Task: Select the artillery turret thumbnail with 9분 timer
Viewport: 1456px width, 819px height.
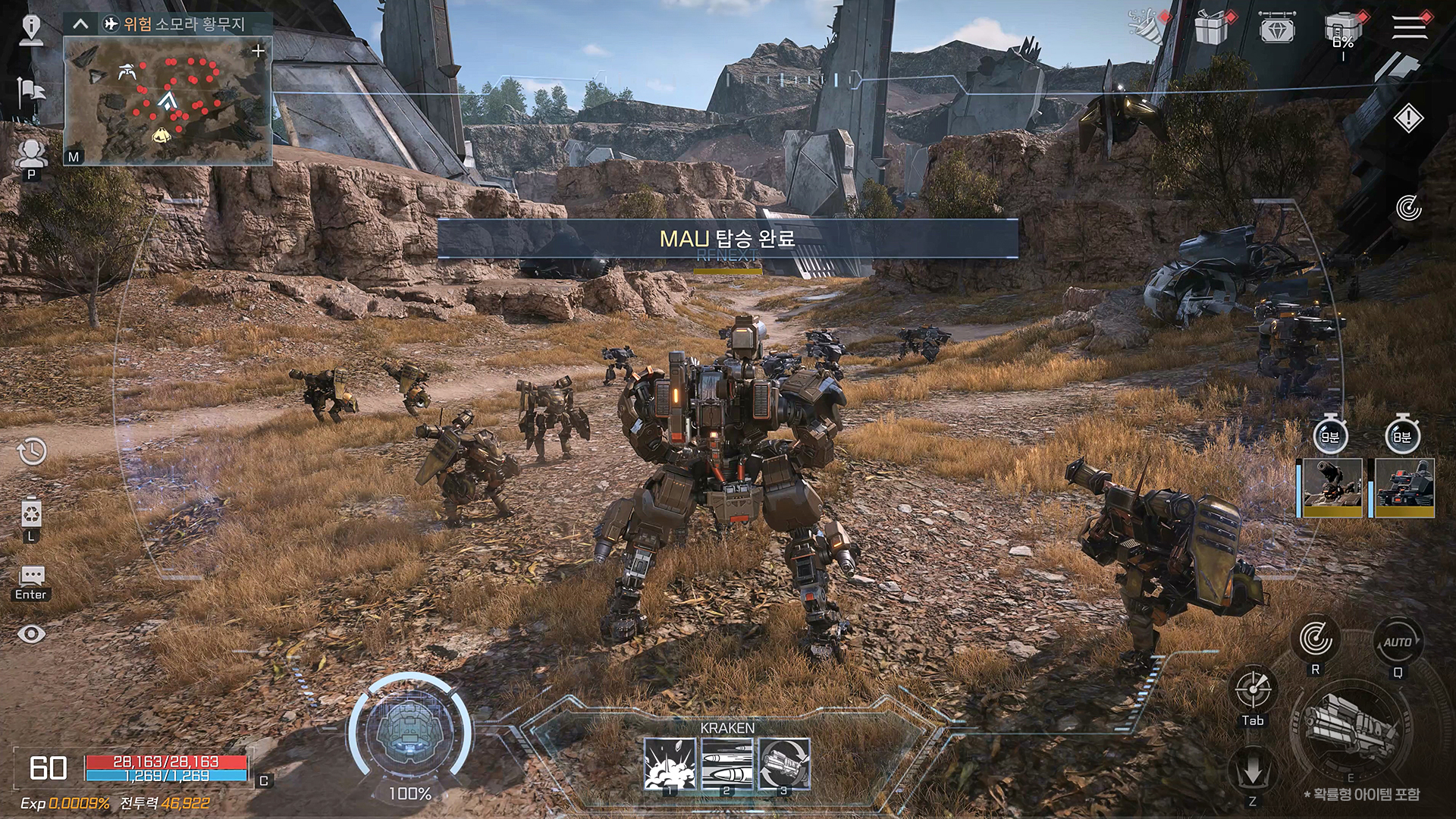Action: point(1332,488)
